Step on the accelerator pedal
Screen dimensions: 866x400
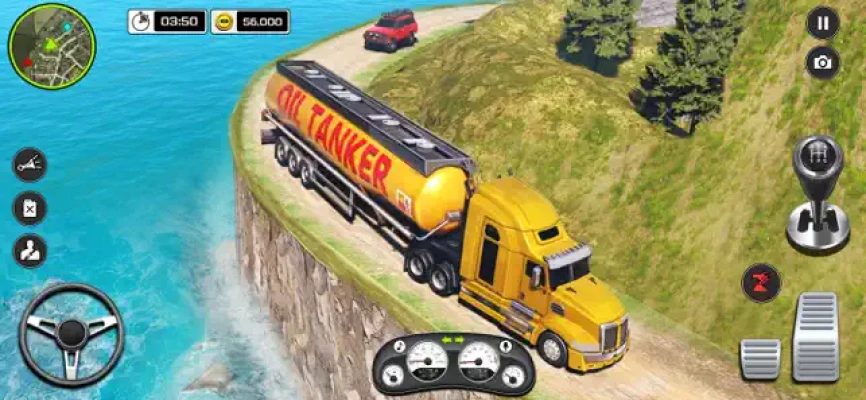click(816, 336)
